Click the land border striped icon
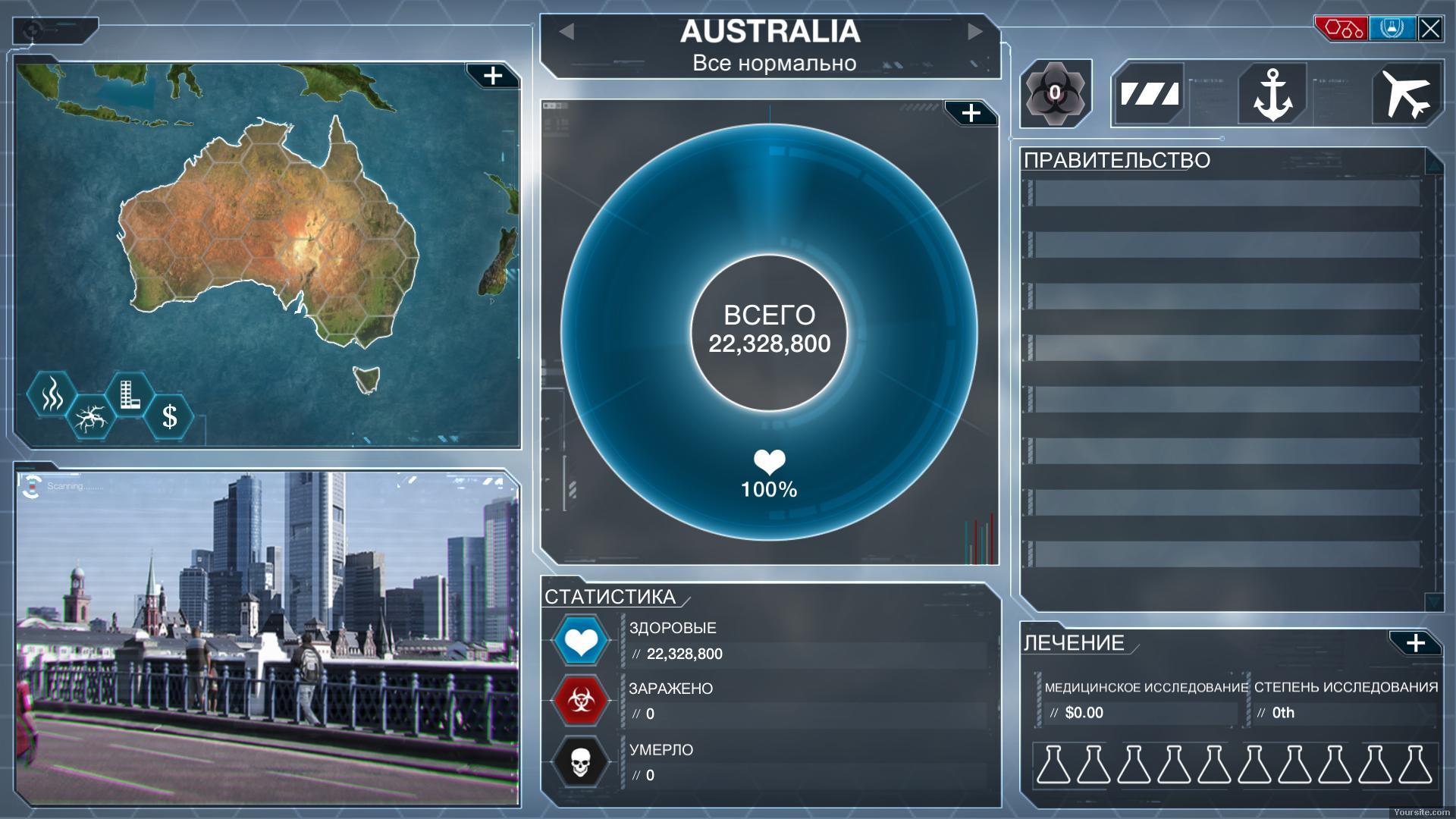The image size is (1456, 819). (1150, 94)
